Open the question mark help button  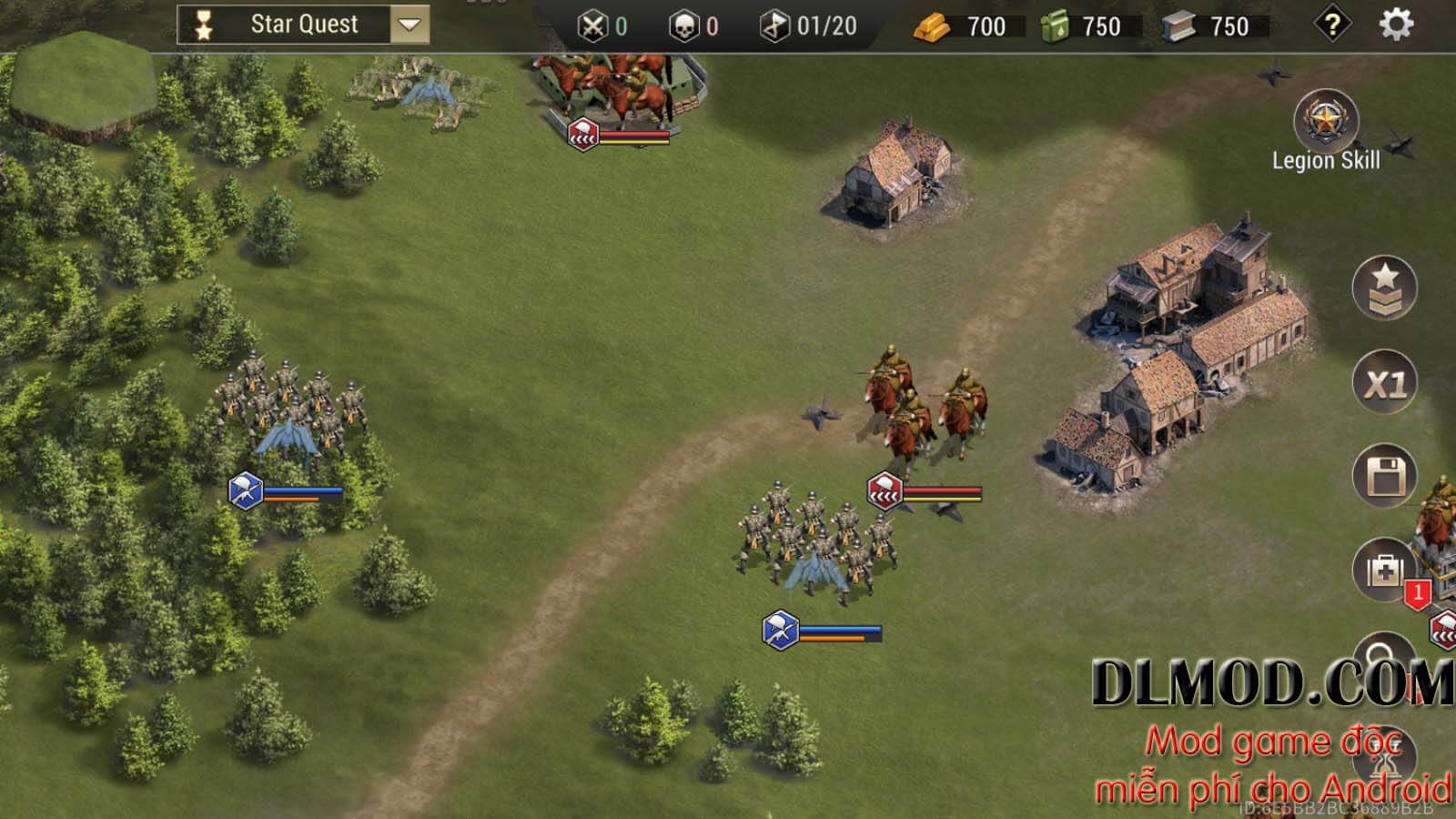1332,25
